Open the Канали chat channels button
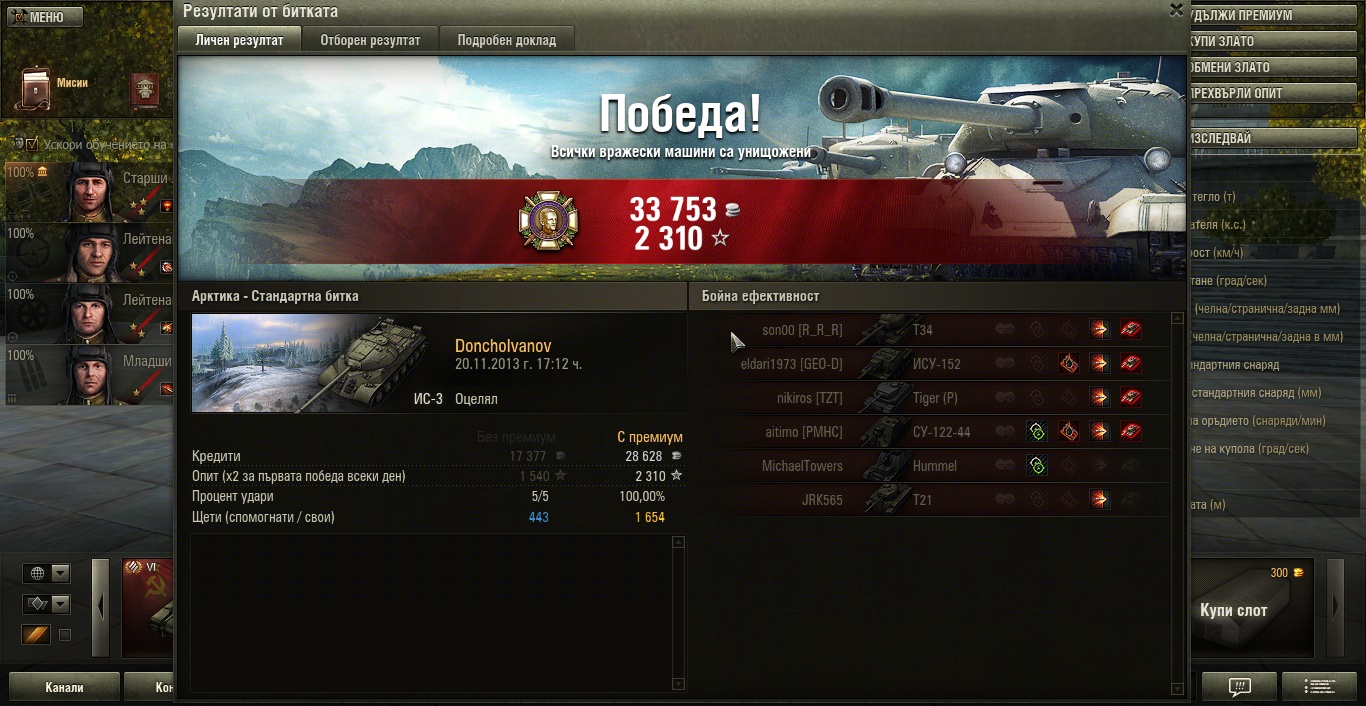Screen dimensions: 1366x706 (64, 687)
